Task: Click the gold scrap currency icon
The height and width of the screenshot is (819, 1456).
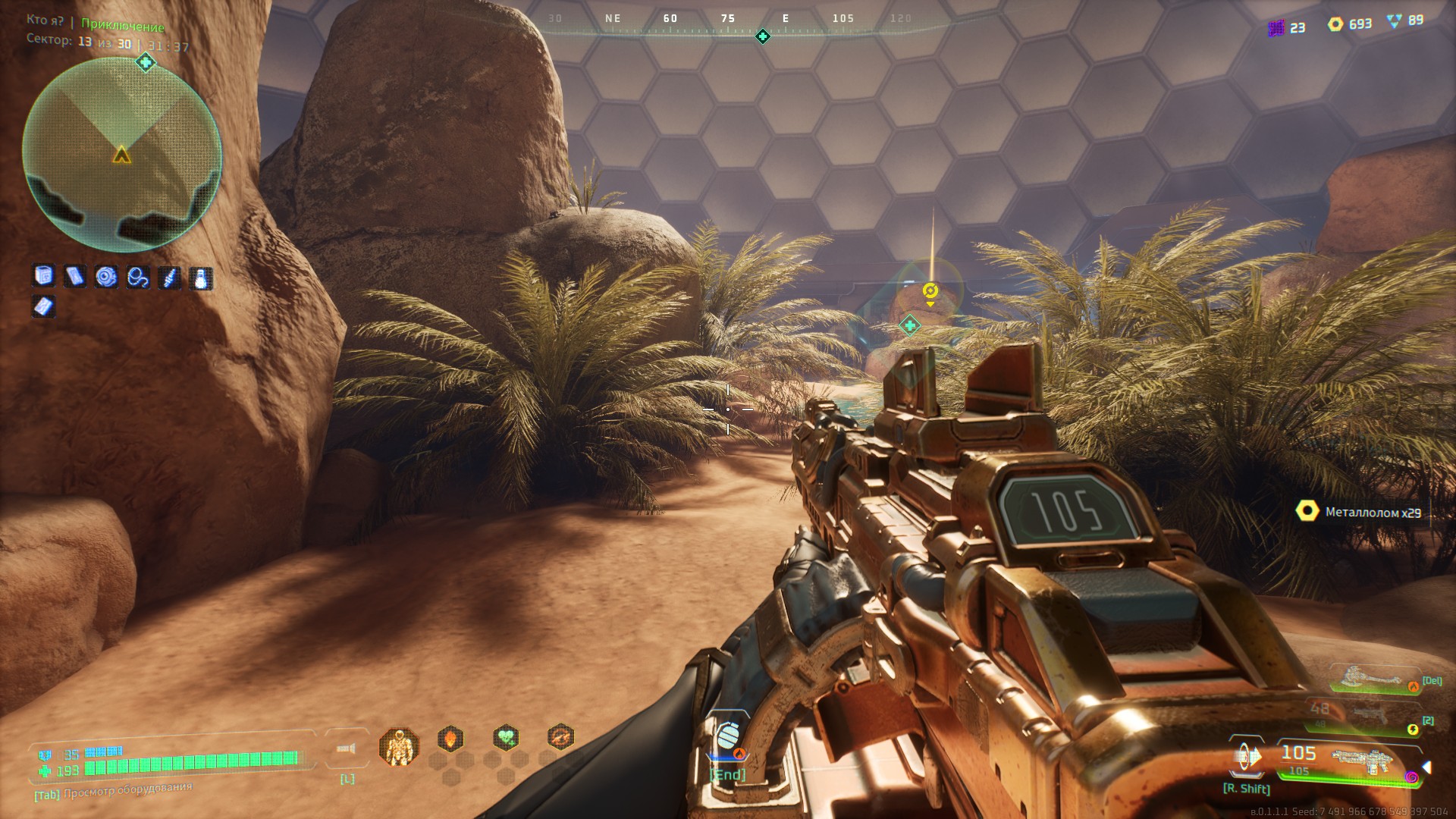Action: [x=1335, y=24]
